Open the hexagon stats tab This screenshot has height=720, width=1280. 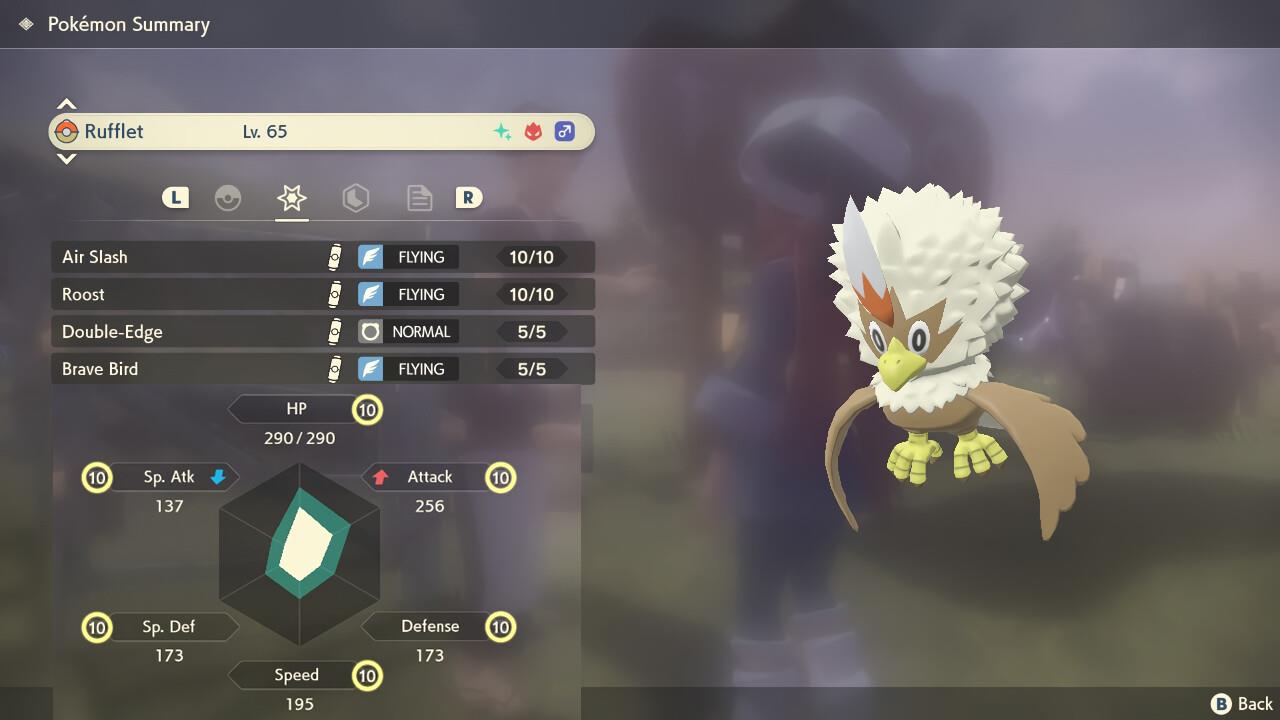coord(356,198)
